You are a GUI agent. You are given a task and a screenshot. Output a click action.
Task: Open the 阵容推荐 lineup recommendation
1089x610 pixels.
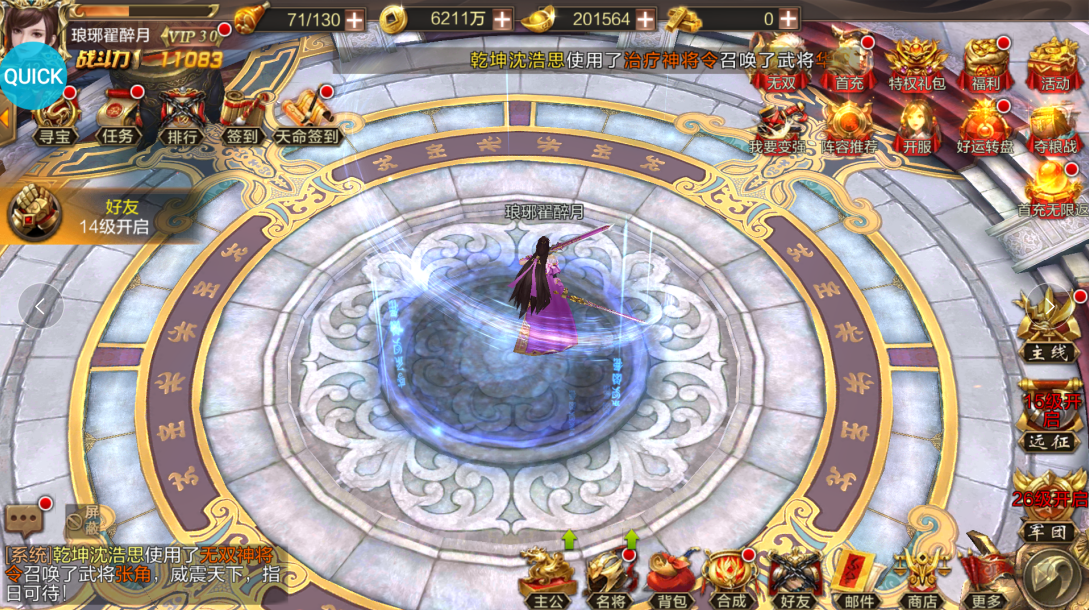tap(849, 126)
